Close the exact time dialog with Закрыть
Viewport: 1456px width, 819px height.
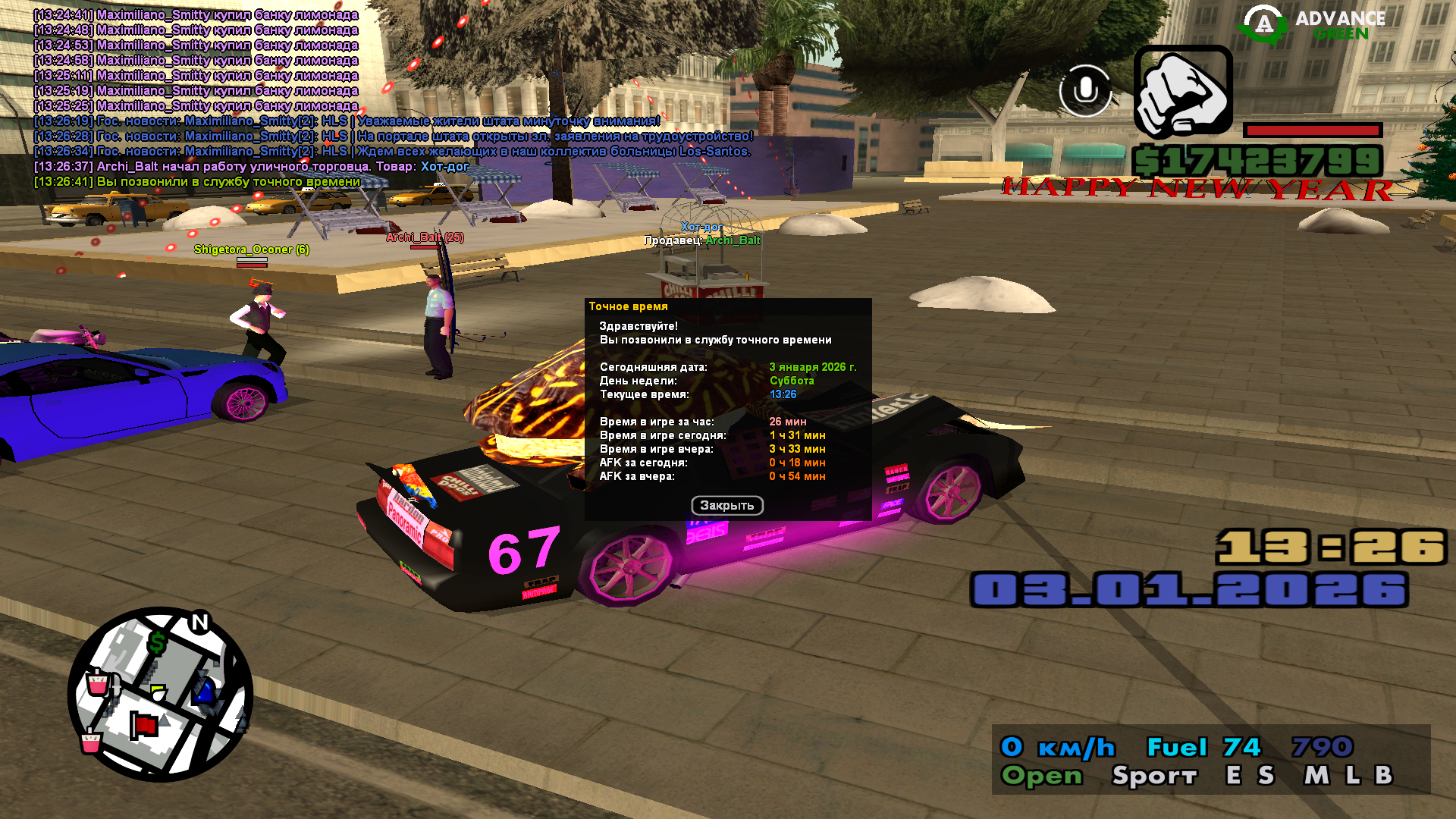tap(726, 506)
